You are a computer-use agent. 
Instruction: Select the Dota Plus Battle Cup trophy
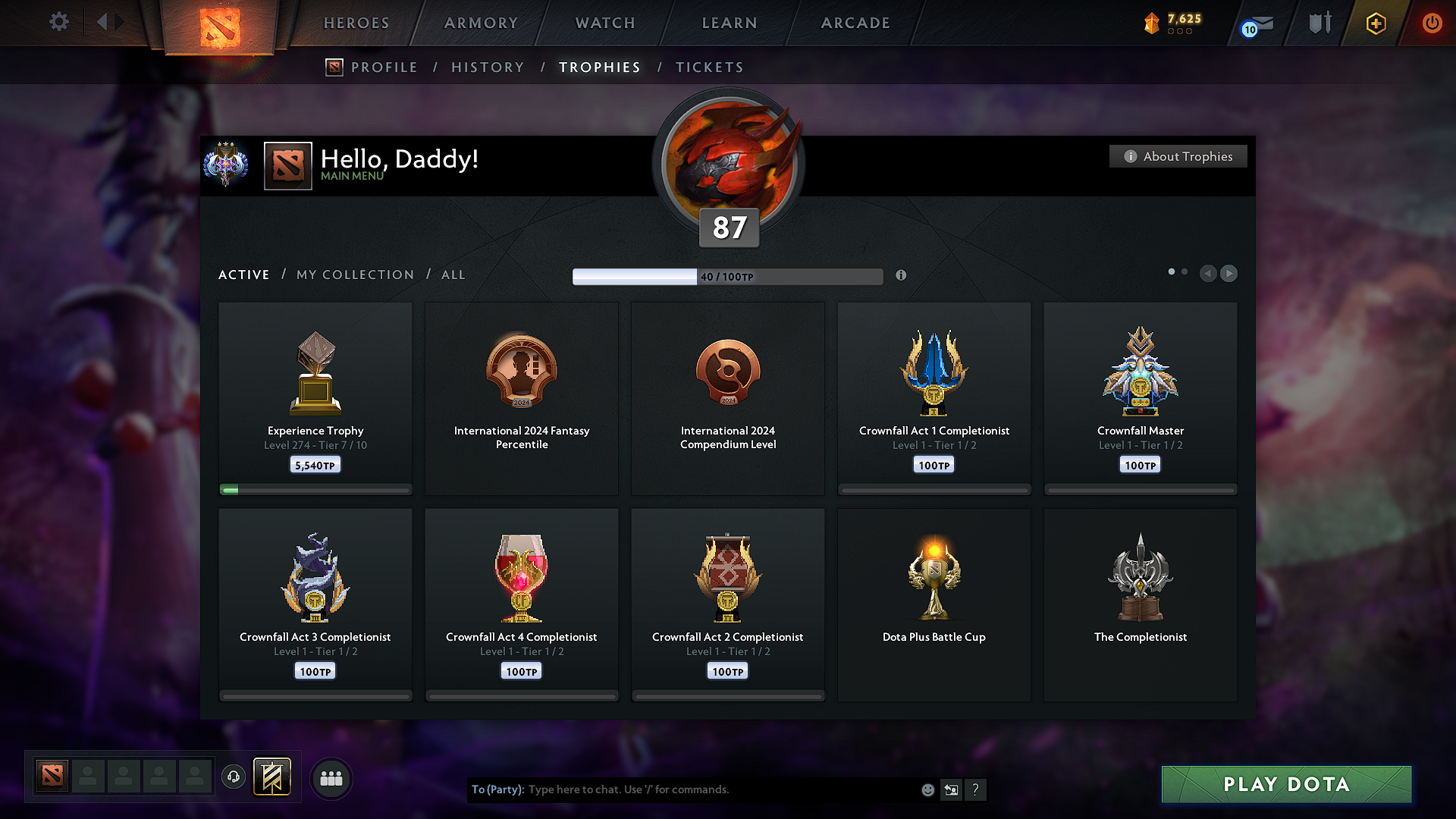(934, 604)
